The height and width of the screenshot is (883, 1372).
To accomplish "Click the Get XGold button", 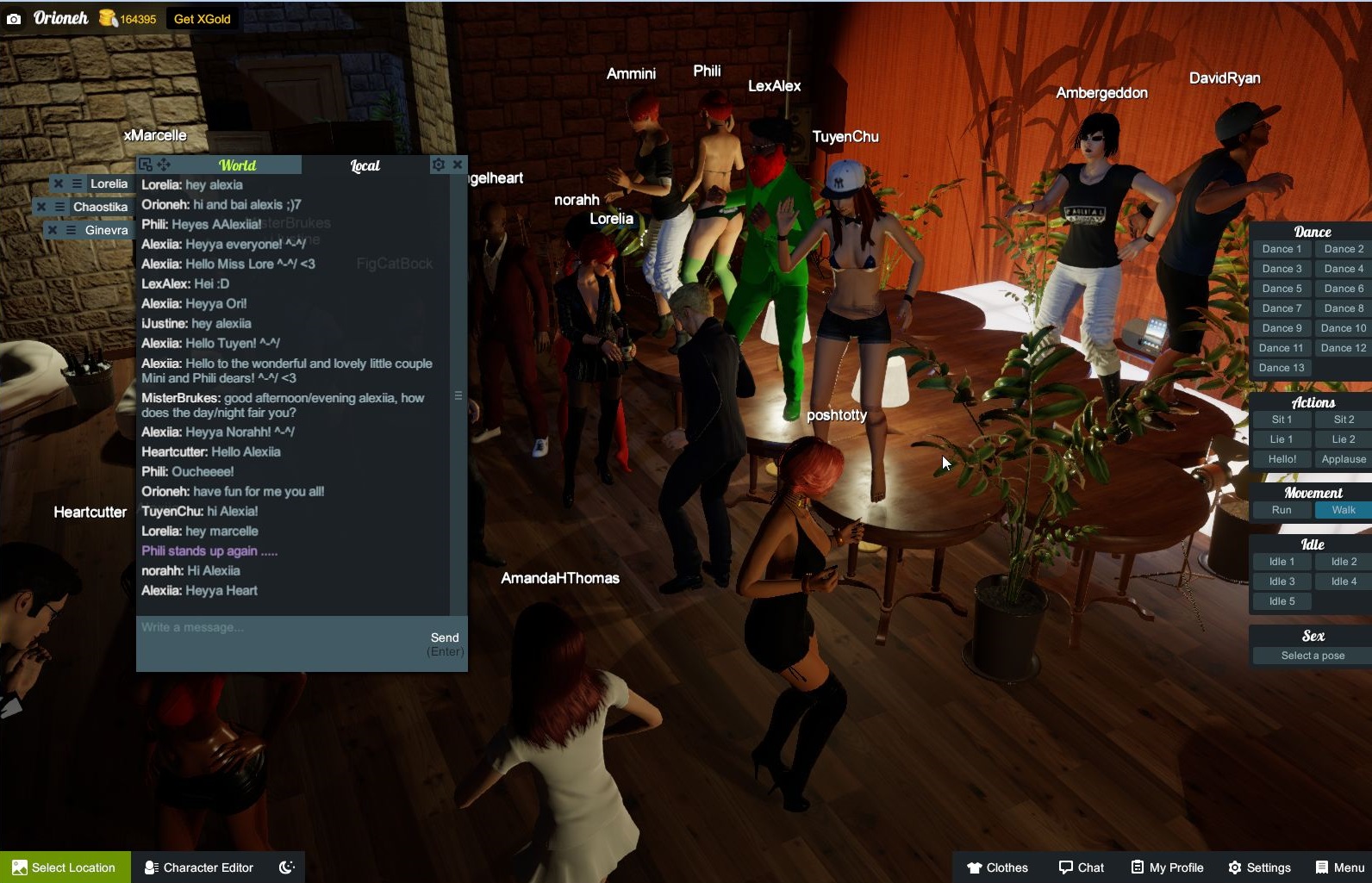I will pos(201,17).
